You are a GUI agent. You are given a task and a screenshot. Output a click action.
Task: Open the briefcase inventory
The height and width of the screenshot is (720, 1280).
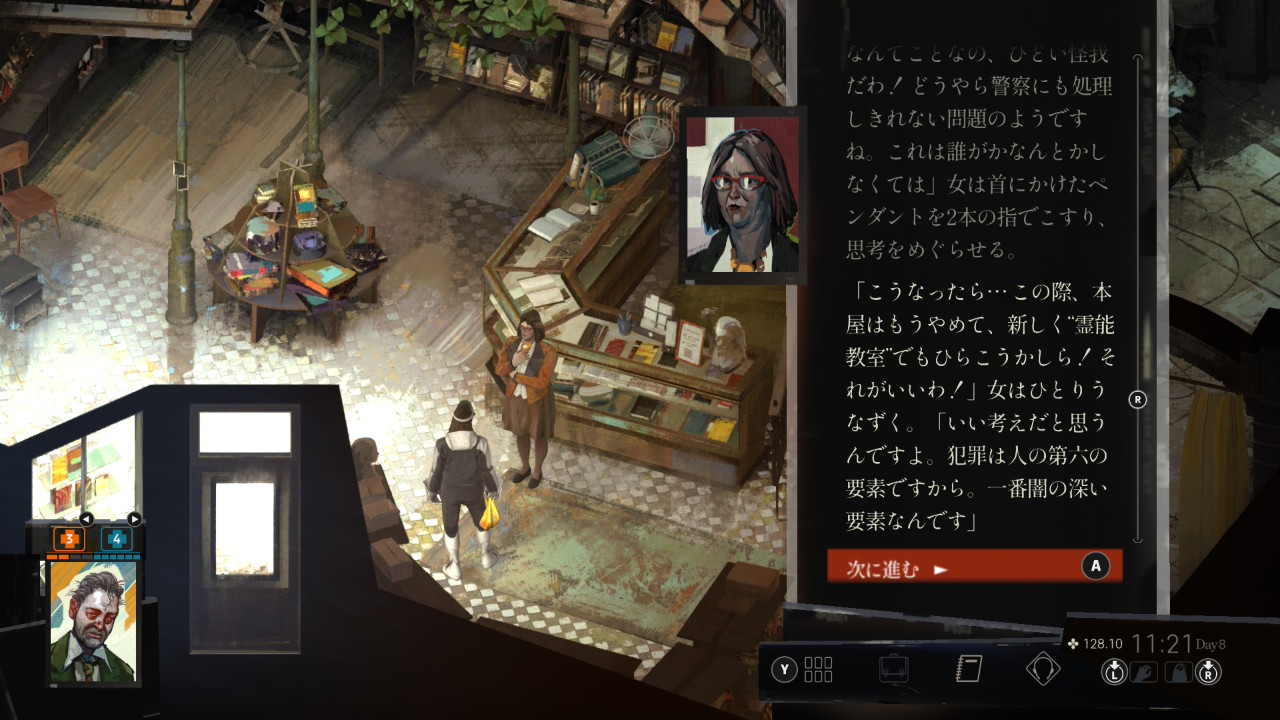893,669
